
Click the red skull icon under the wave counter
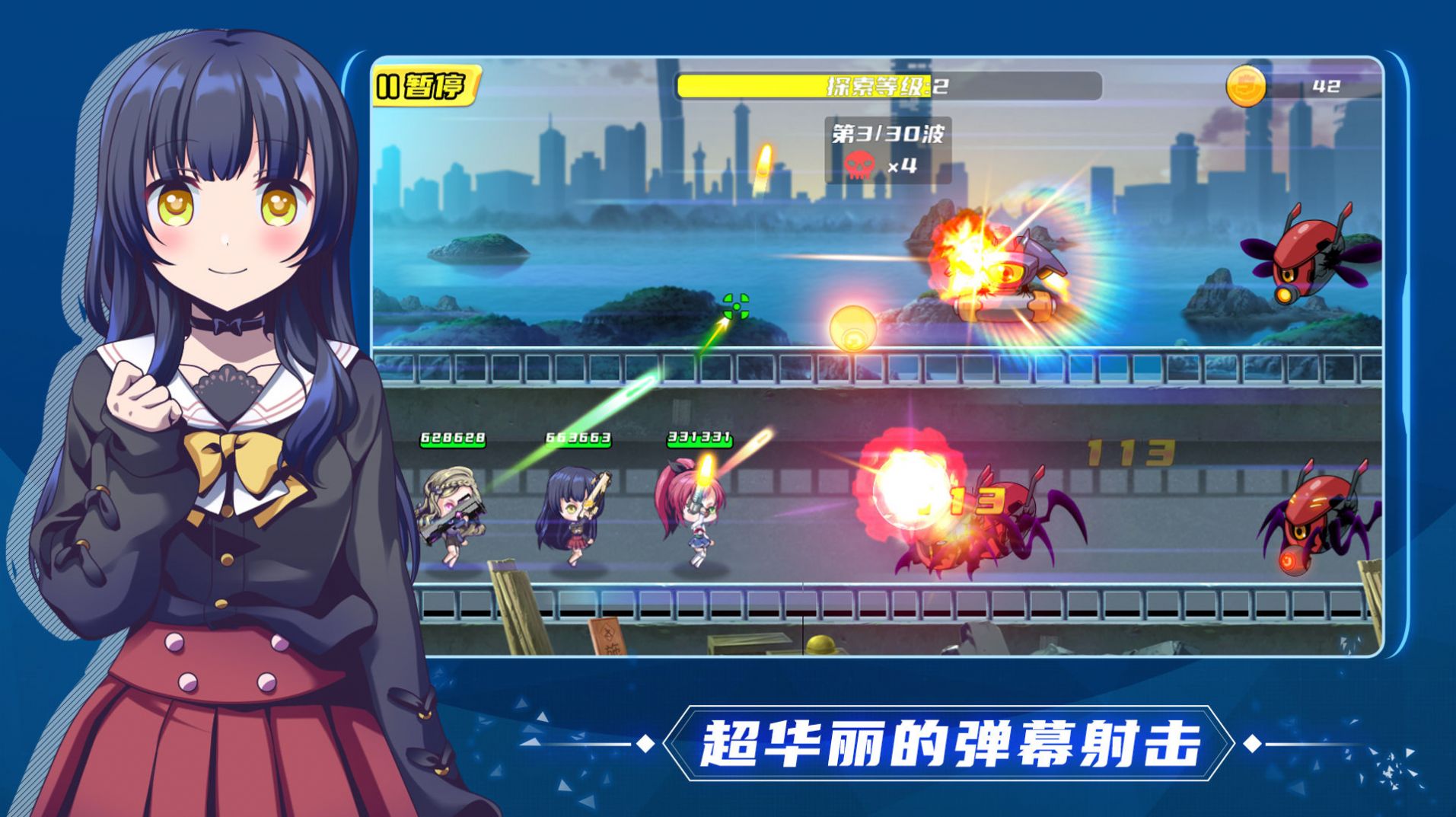coord(861,163)
